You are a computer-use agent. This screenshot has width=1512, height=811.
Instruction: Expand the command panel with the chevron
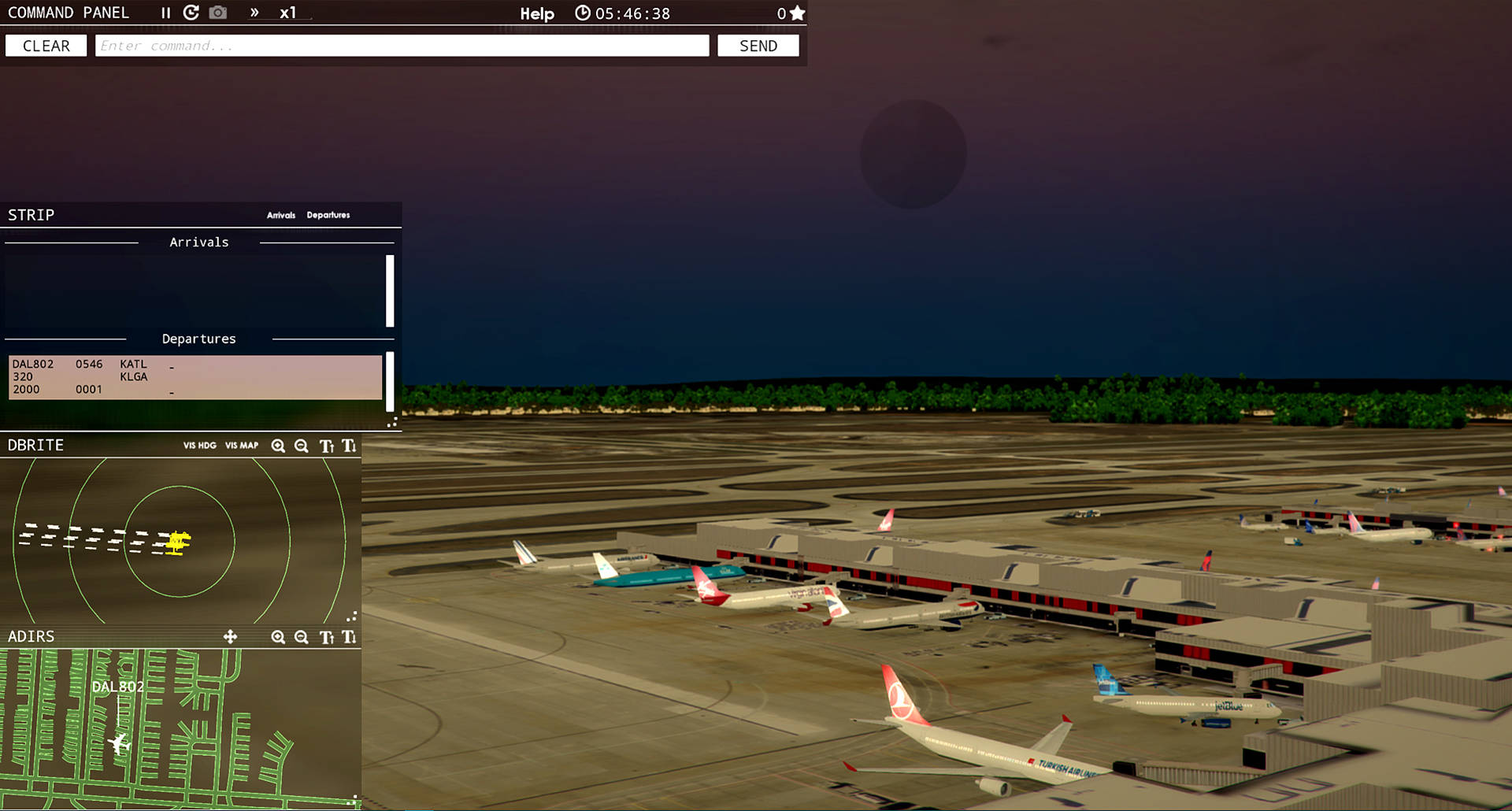click(254, 12)
